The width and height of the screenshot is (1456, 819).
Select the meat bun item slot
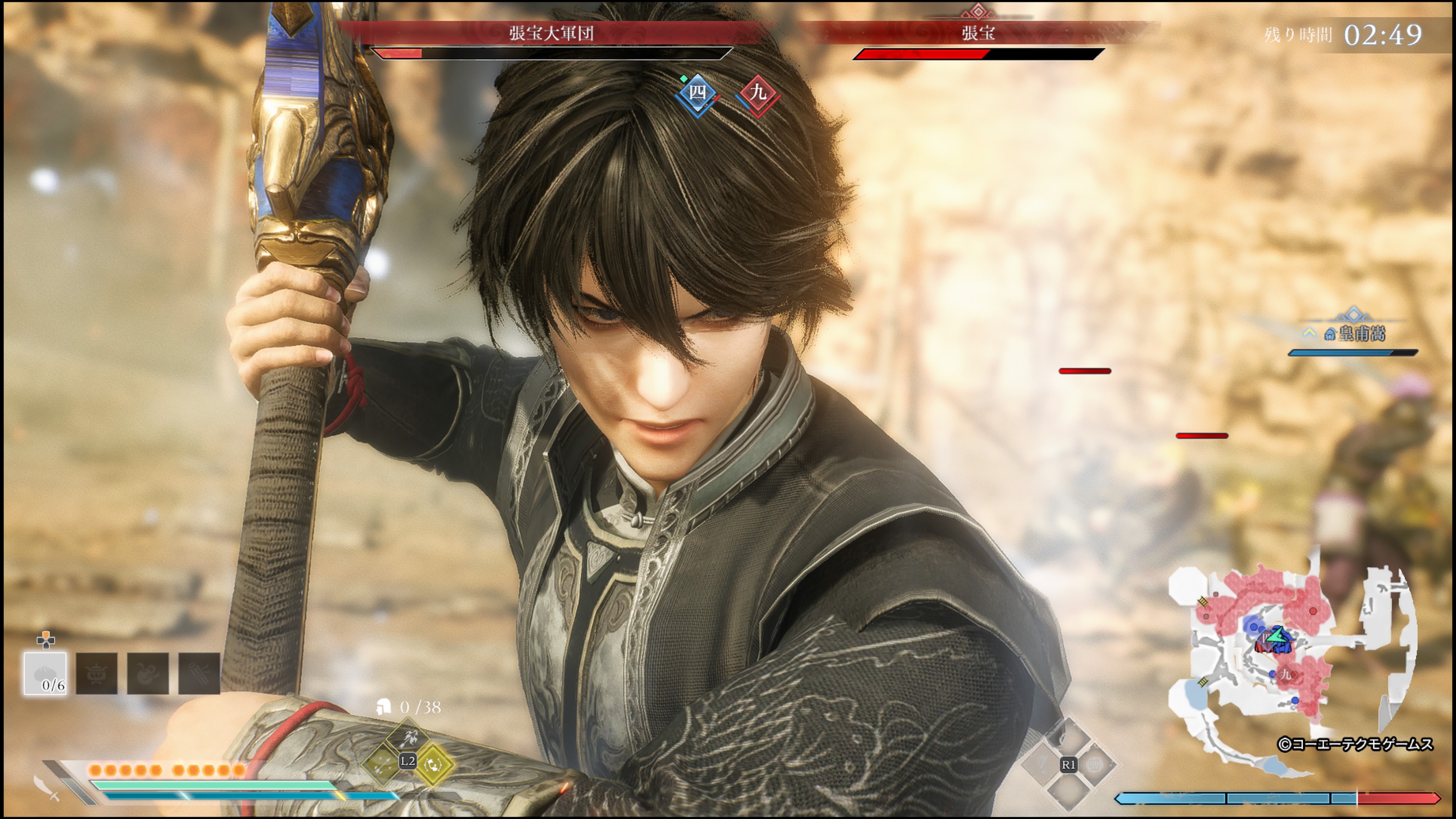45,673
